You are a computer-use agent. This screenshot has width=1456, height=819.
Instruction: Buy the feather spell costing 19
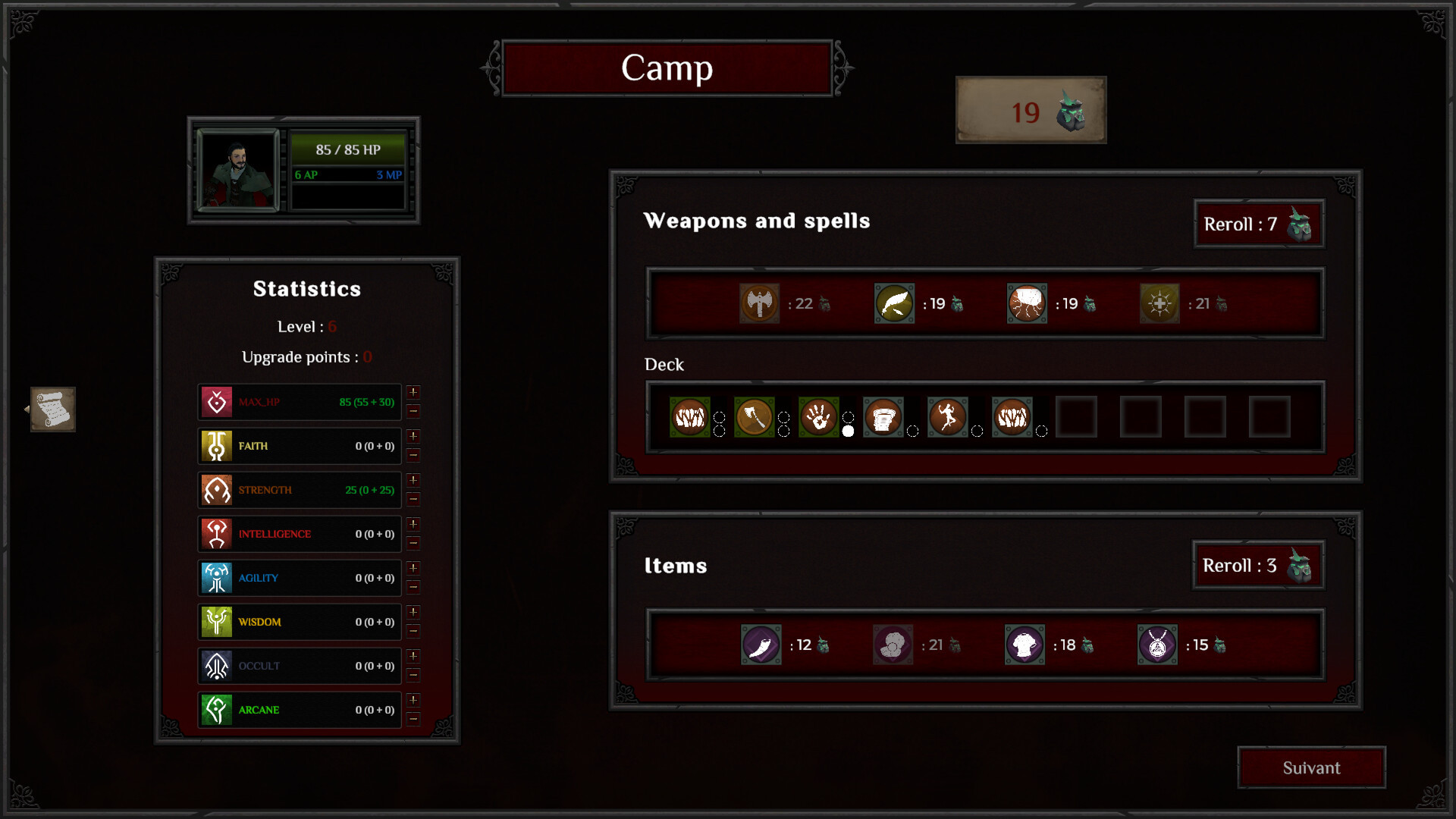894,303
